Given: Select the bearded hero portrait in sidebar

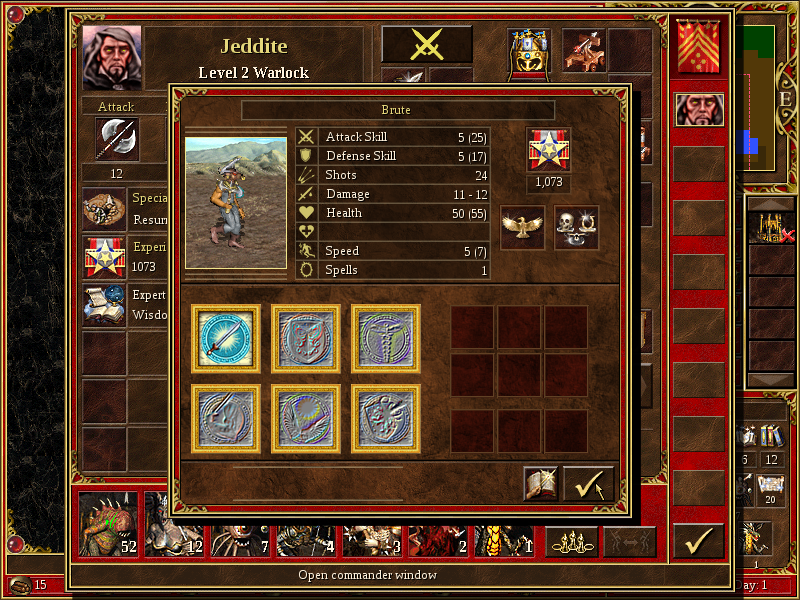Looking at the screenshot, I should pyautogui.click(x=698, y=110).
